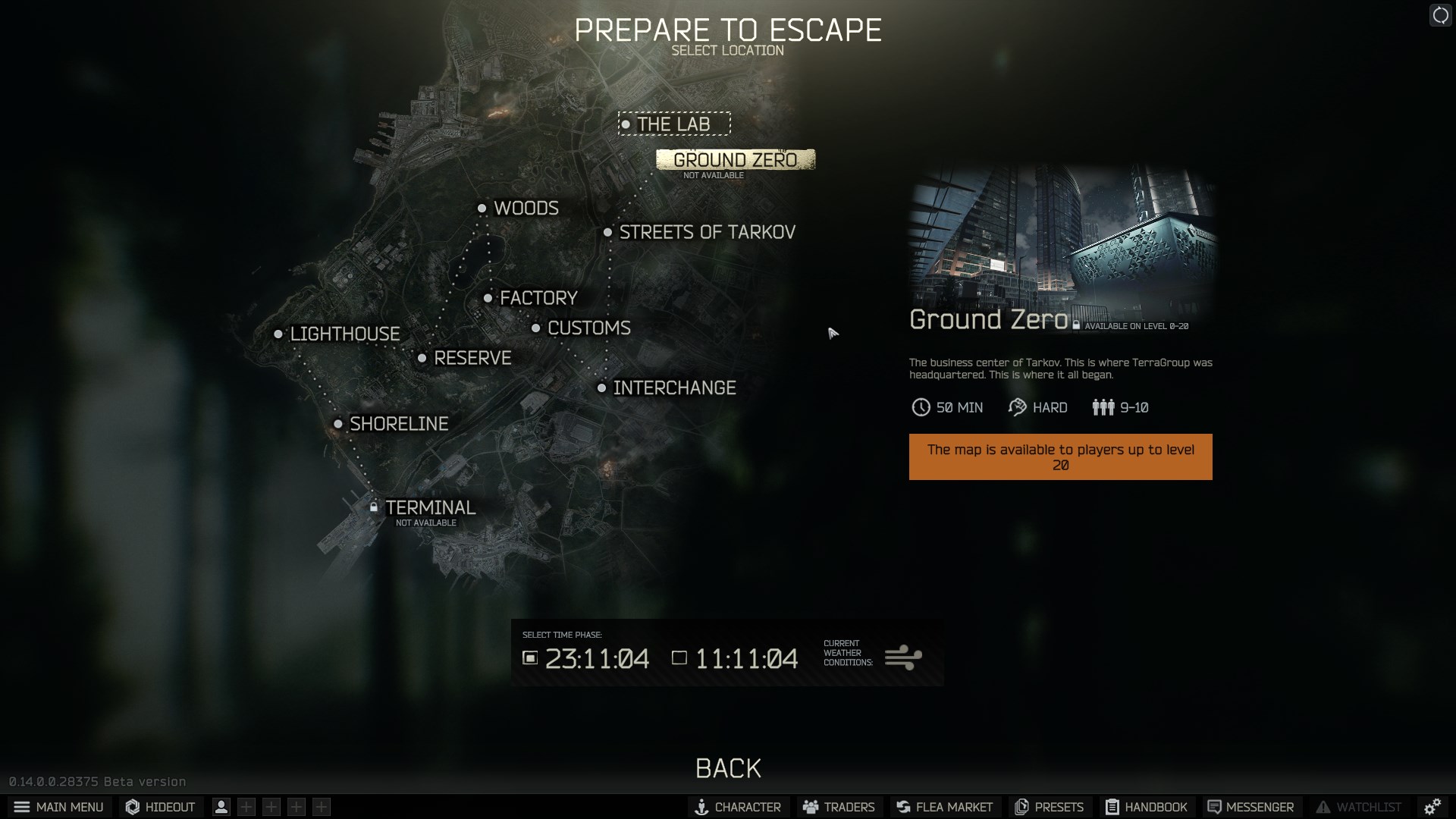Open the Flea Market

(944, 807)
